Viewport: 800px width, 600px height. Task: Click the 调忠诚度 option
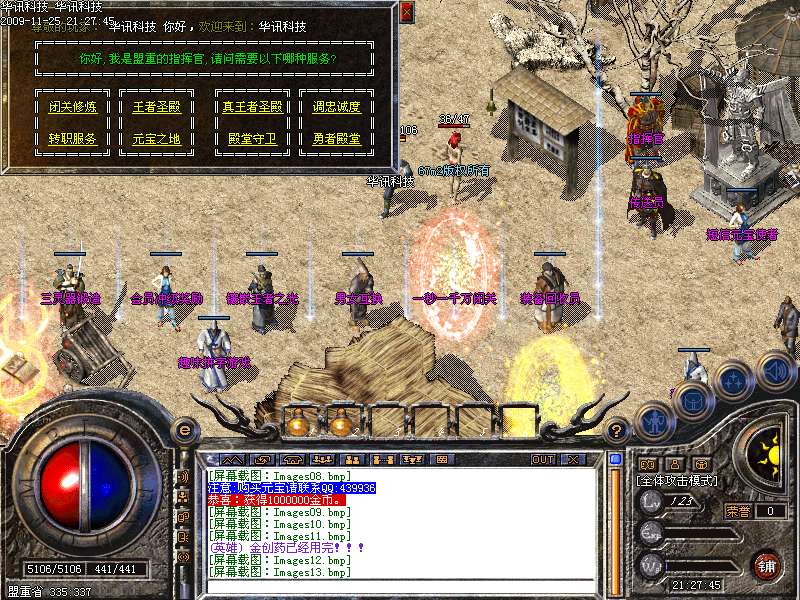336,107
